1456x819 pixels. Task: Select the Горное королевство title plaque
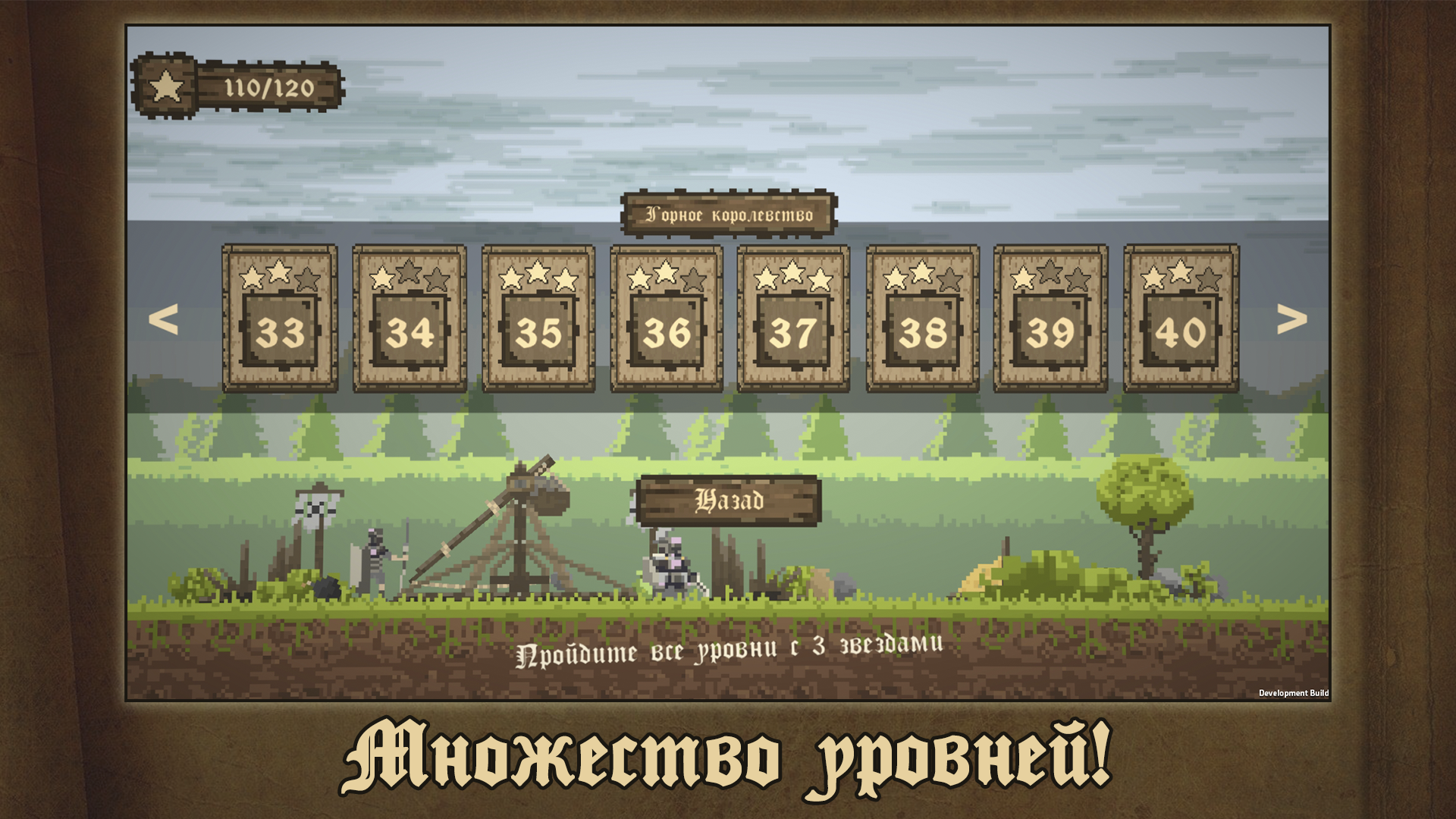(730, 214)
